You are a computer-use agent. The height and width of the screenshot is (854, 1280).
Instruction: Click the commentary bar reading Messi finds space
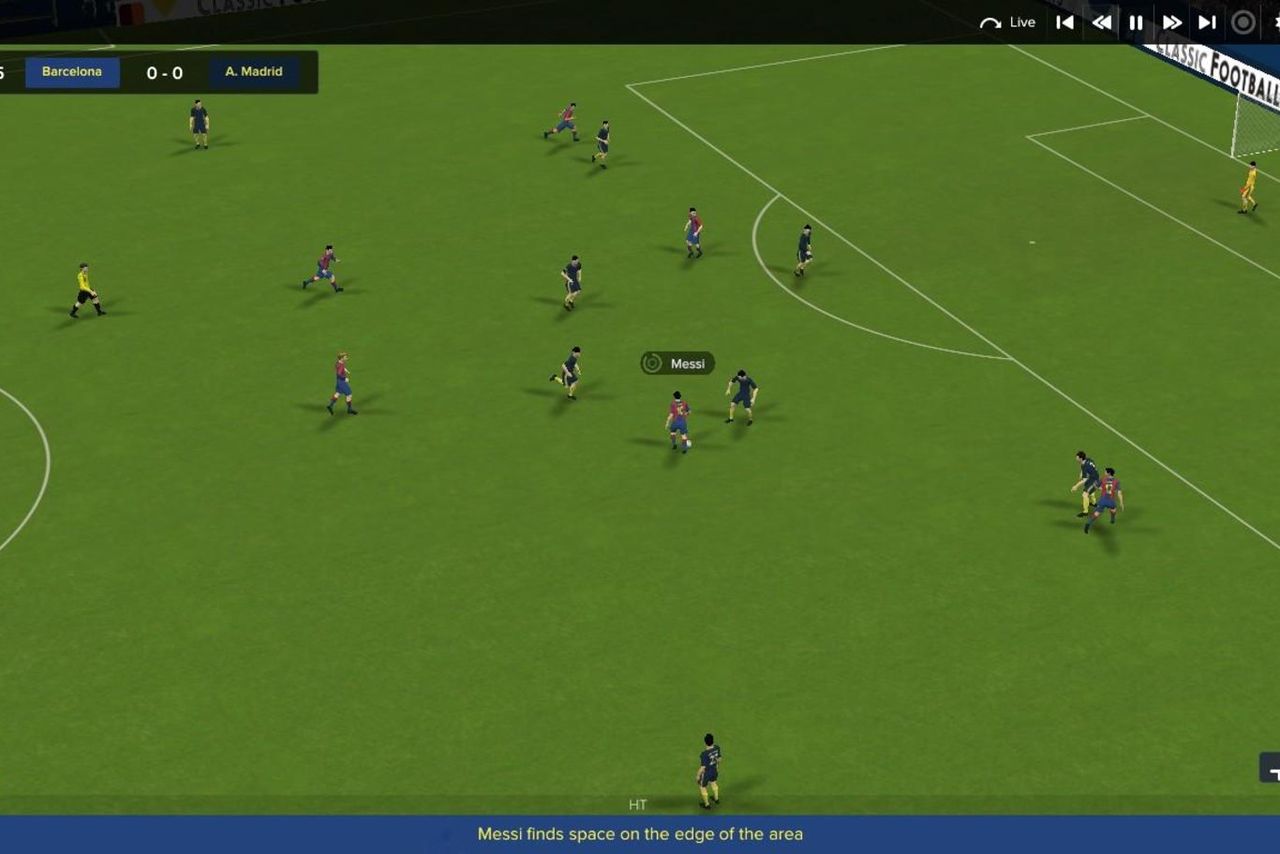pyautogui.click(x=640, y=833)
